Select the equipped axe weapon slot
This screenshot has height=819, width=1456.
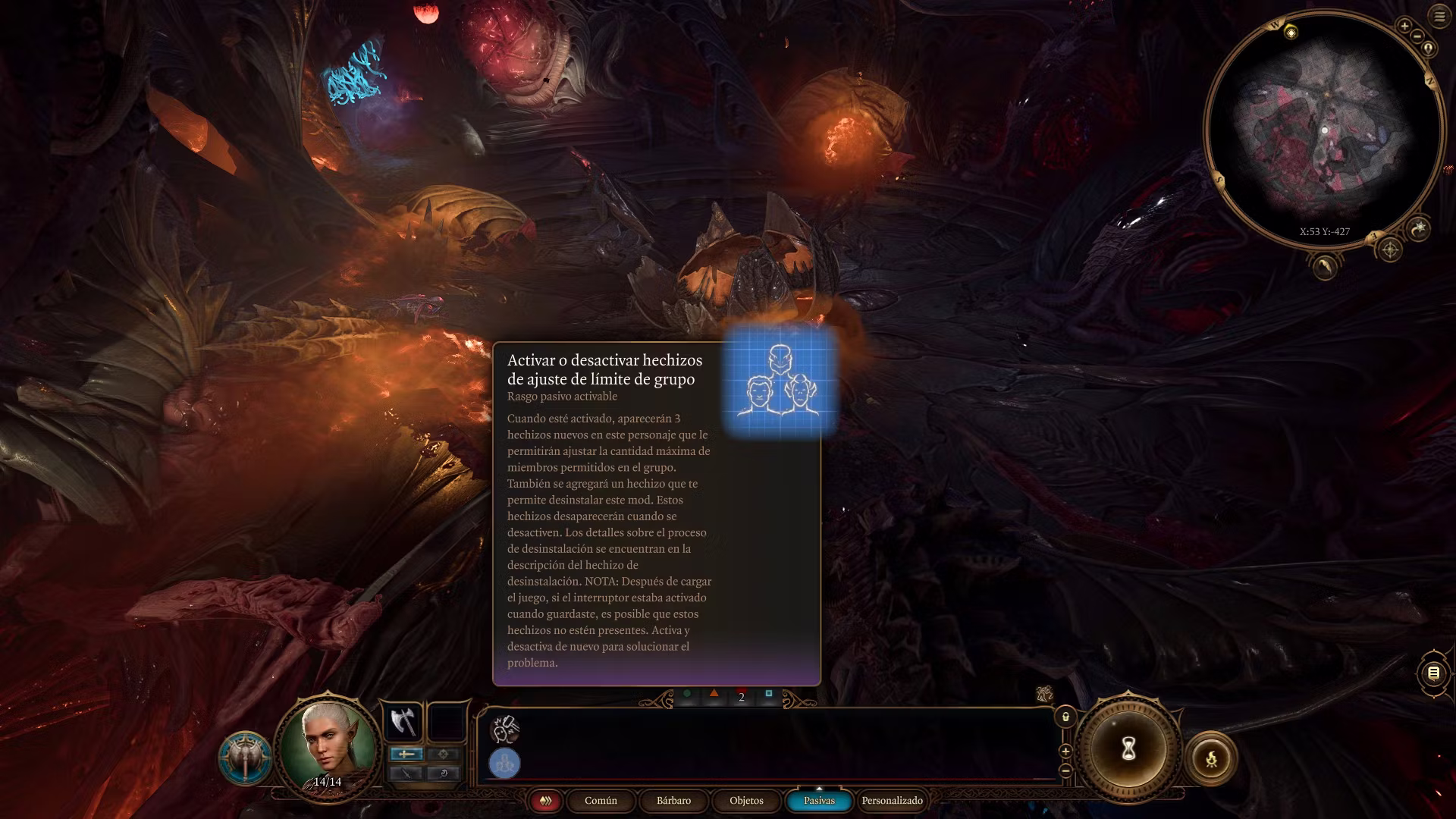[402, 721]
